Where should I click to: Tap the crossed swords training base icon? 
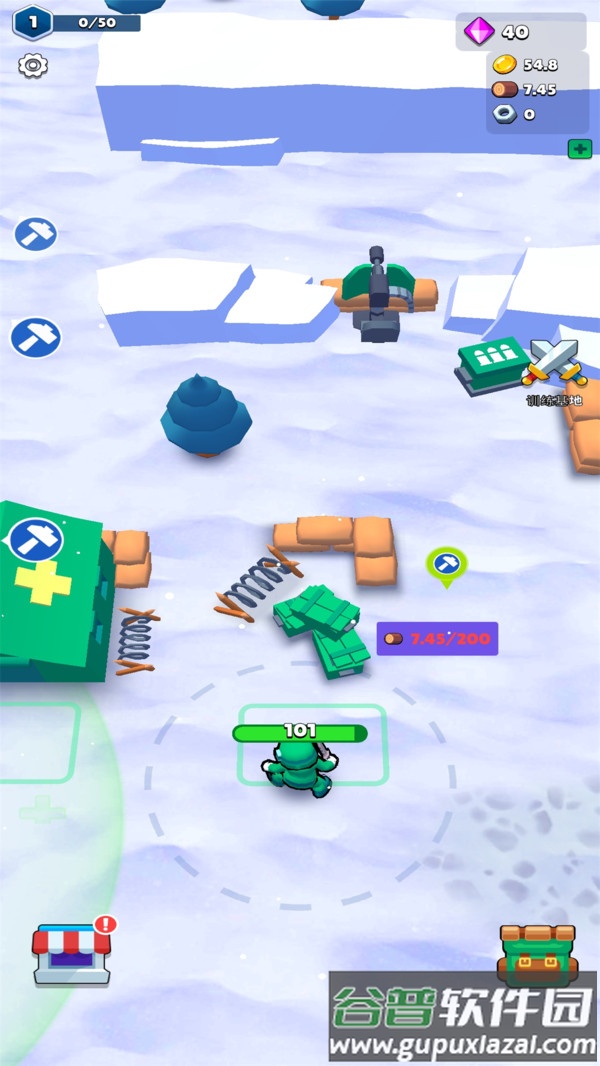coord(555,362)
